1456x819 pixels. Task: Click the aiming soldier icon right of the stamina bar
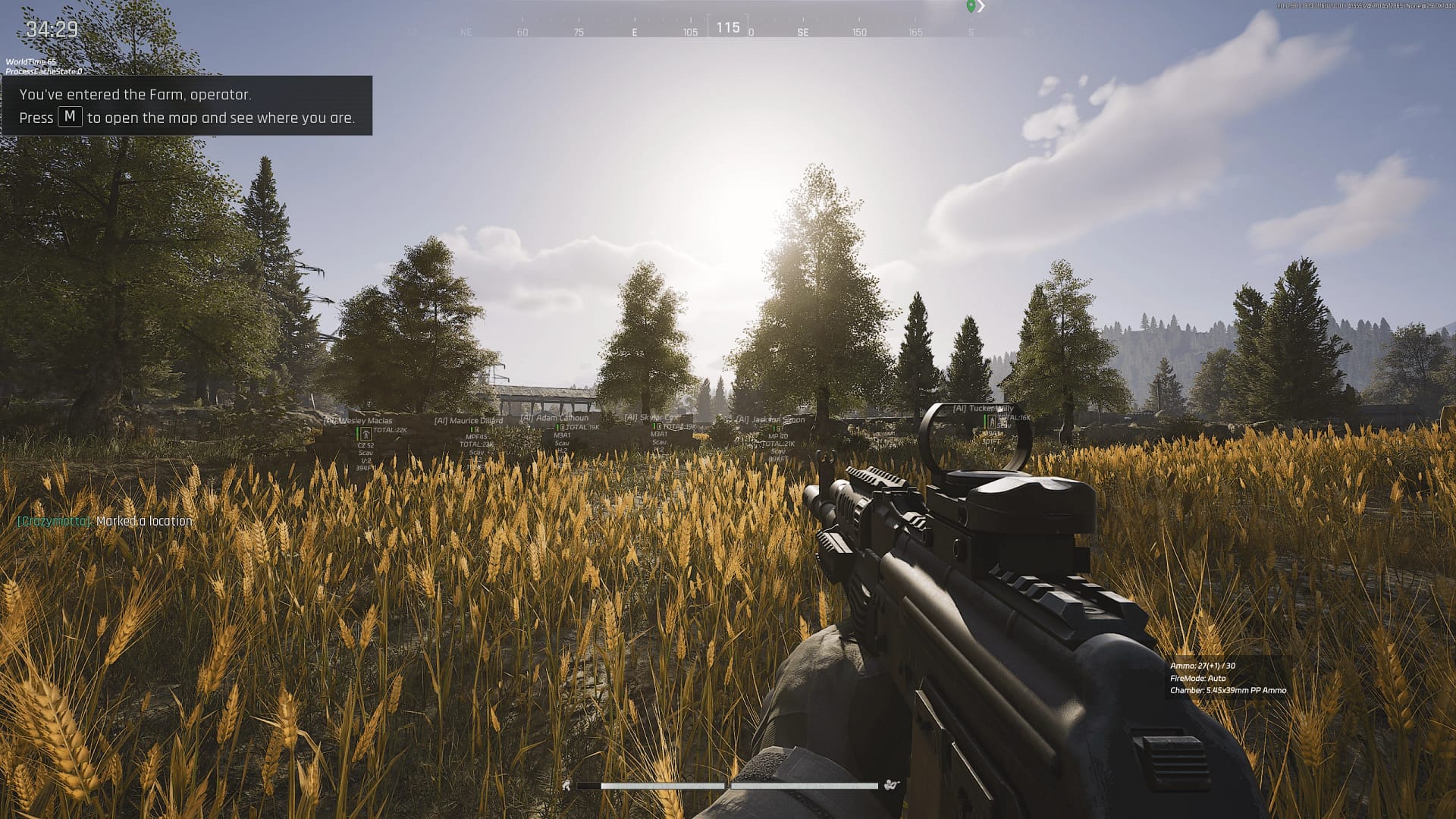(x=890, y=786)
